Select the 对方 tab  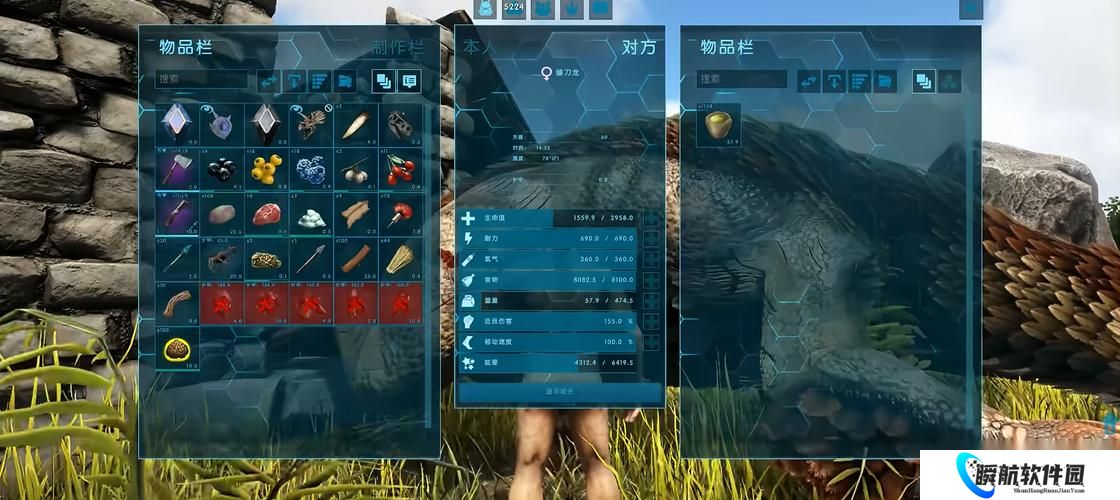click(639, 48)
